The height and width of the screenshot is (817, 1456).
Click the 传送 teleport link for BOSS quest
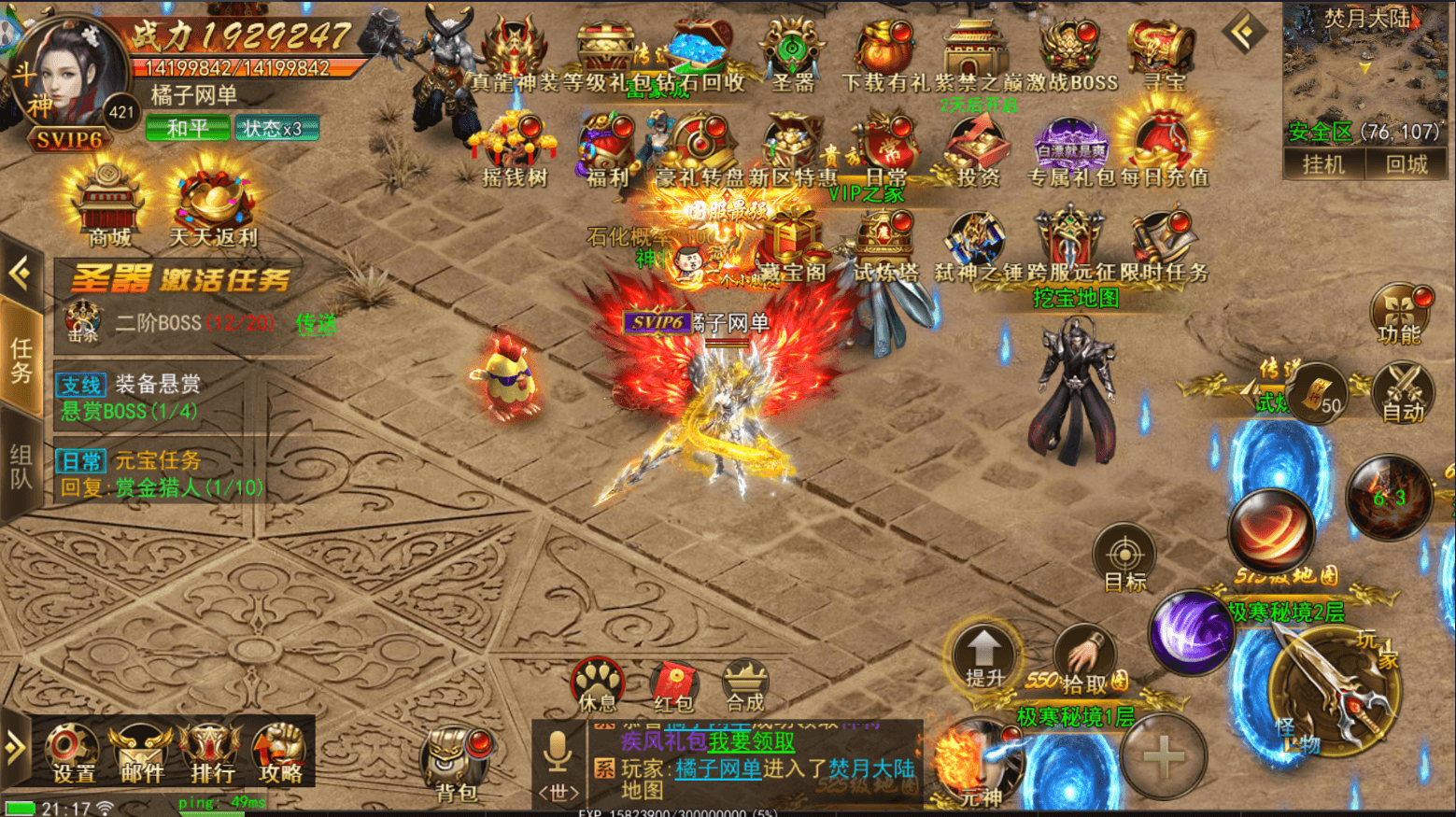(316, 325)
